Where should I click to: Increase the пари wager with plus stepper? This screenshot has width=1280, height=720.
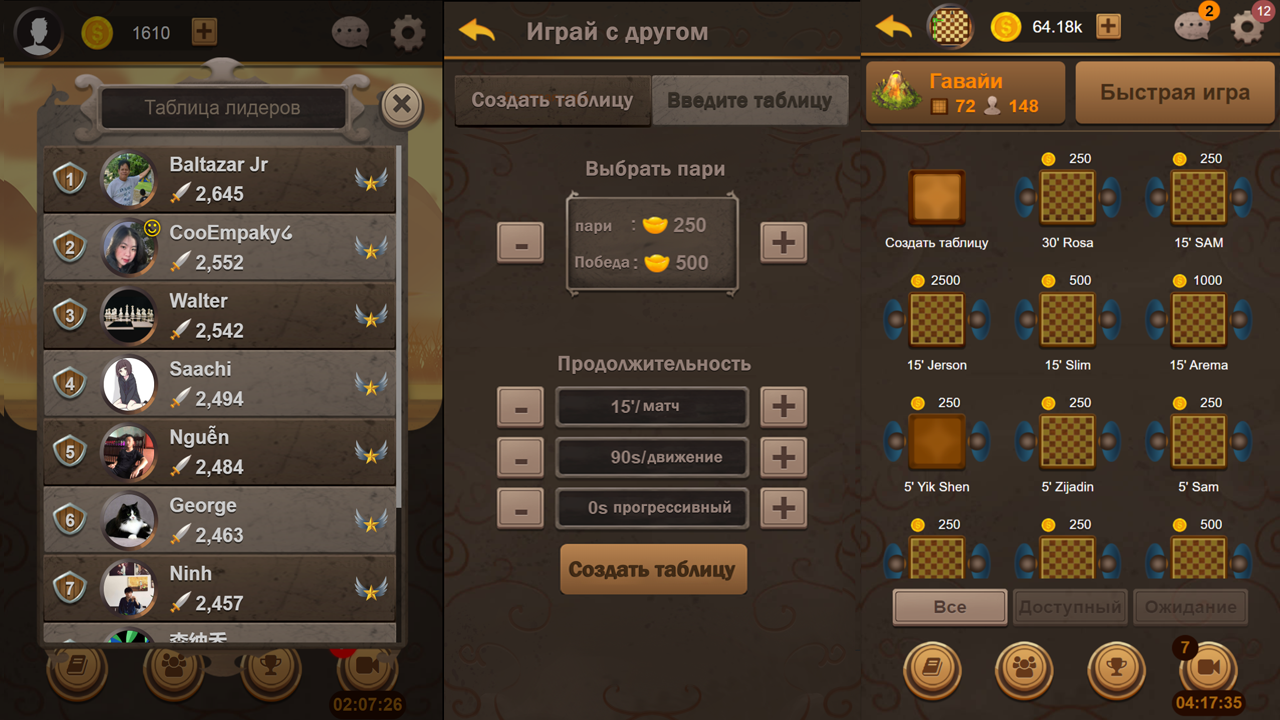pyautogui.click(x=783, y=242)
